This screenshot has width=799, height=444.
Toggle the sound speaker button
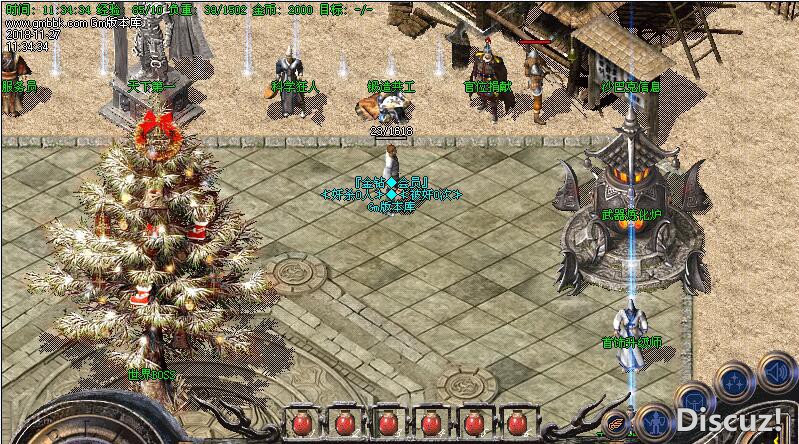click(776, 373)
